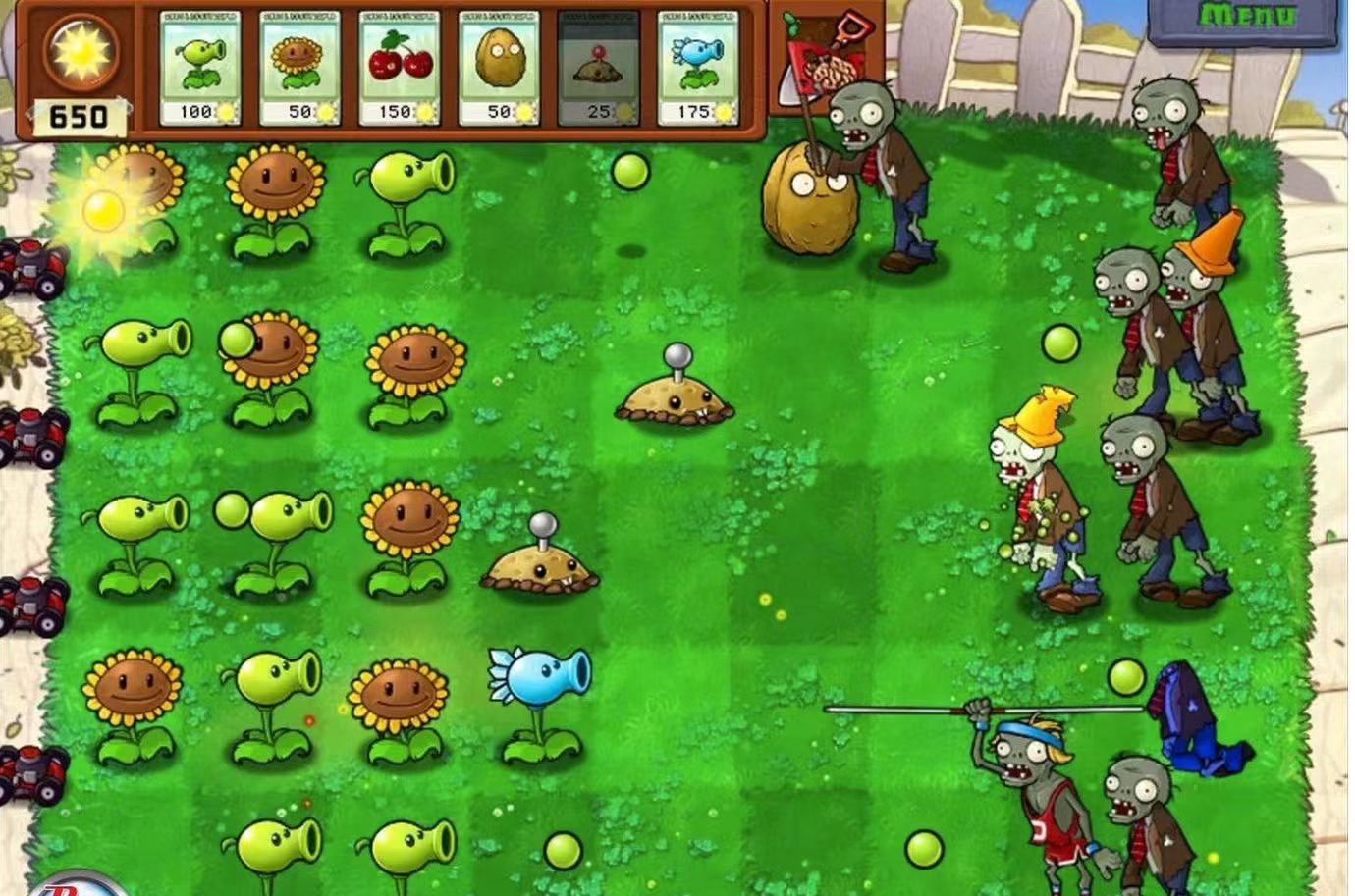Select the Peashooter seed packet
Image resolution: width=1355 pixels, height=896 pixels.
point(200,69)
